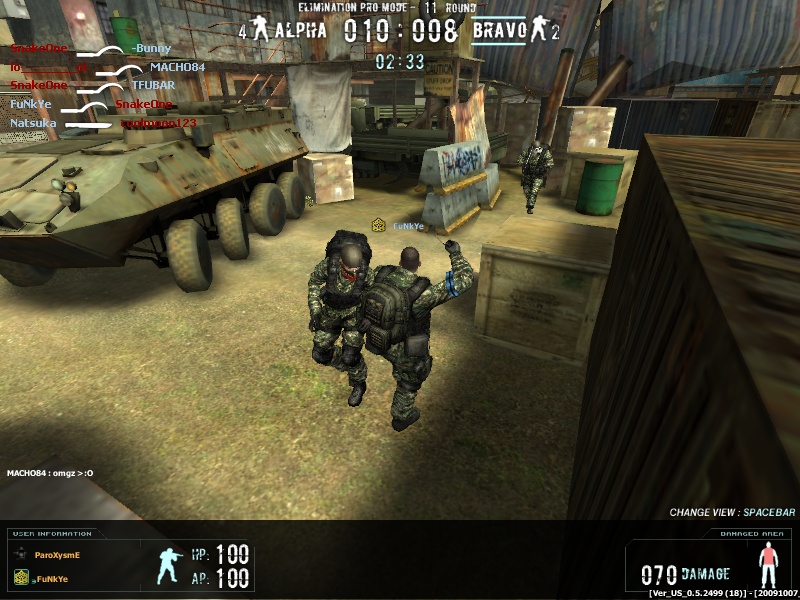Click the red body figure in Damaged Area

tap(767, 567)
